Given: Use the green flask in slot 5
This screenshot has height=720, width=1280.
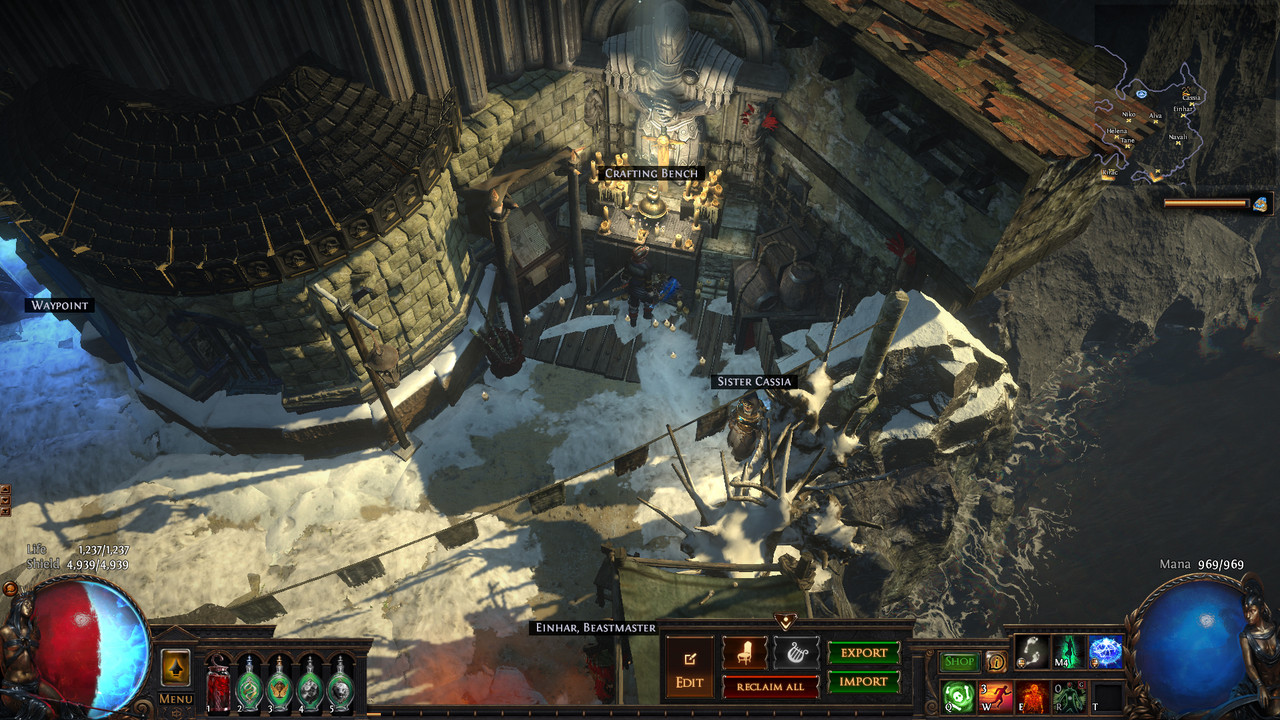Looking at the screenshot, I should [341, 686].
